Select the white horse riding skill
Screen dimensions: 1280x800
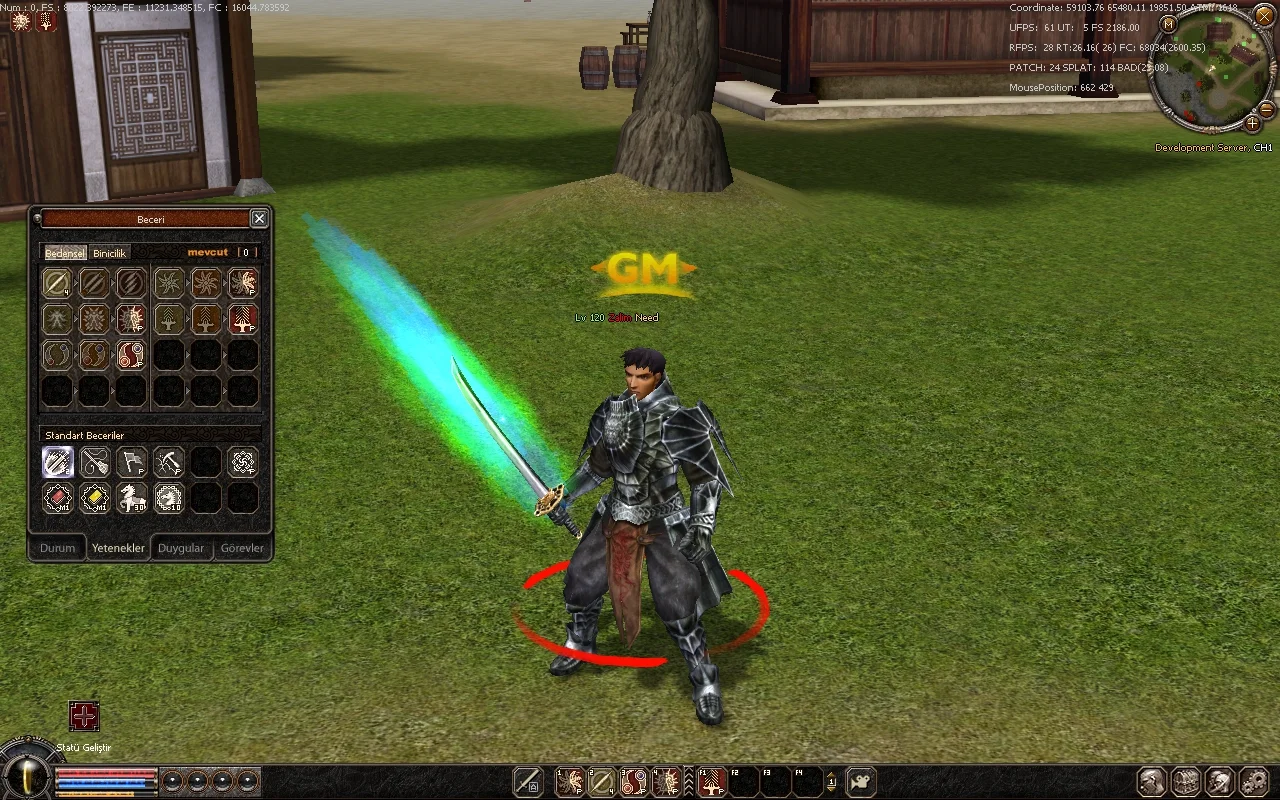132,497
